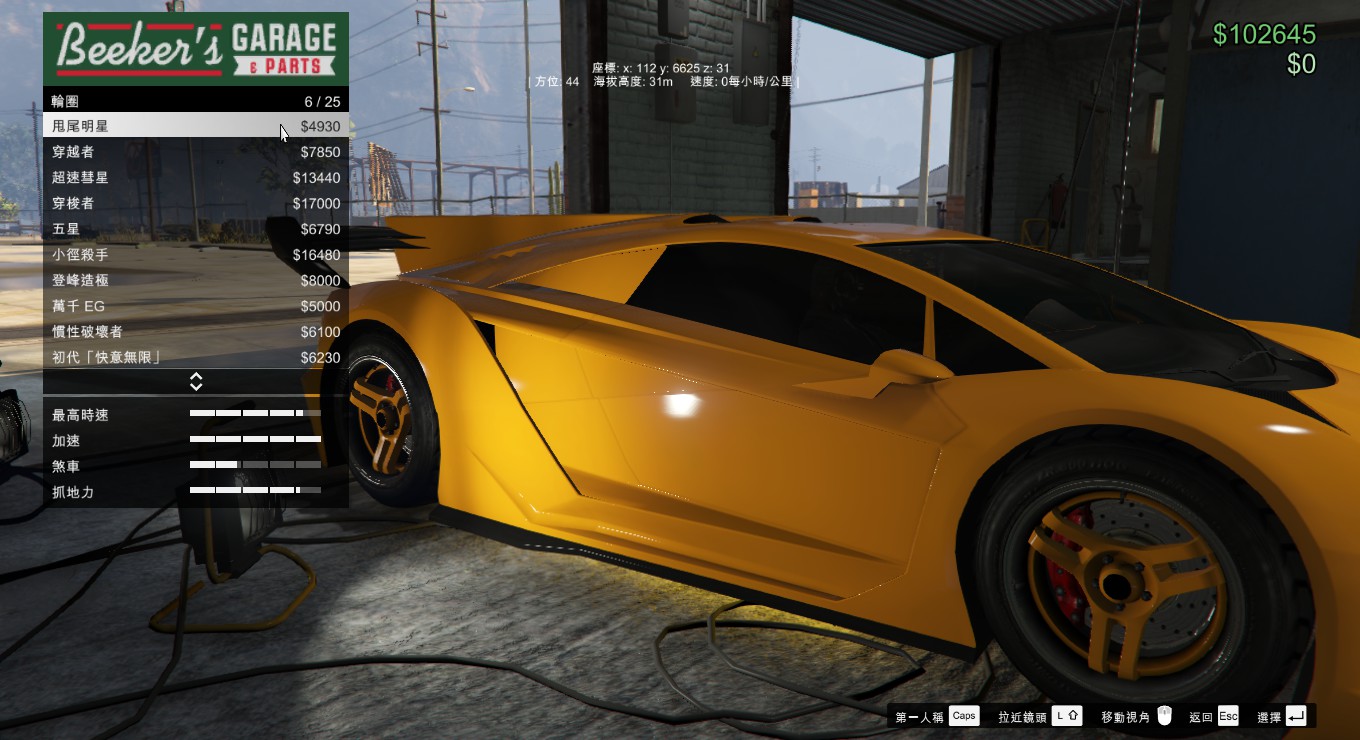Pick the 初代「快意無限」 wheel entry
Image resolution: width=1360 pixels, height=740 pixels.
[195, 357]
